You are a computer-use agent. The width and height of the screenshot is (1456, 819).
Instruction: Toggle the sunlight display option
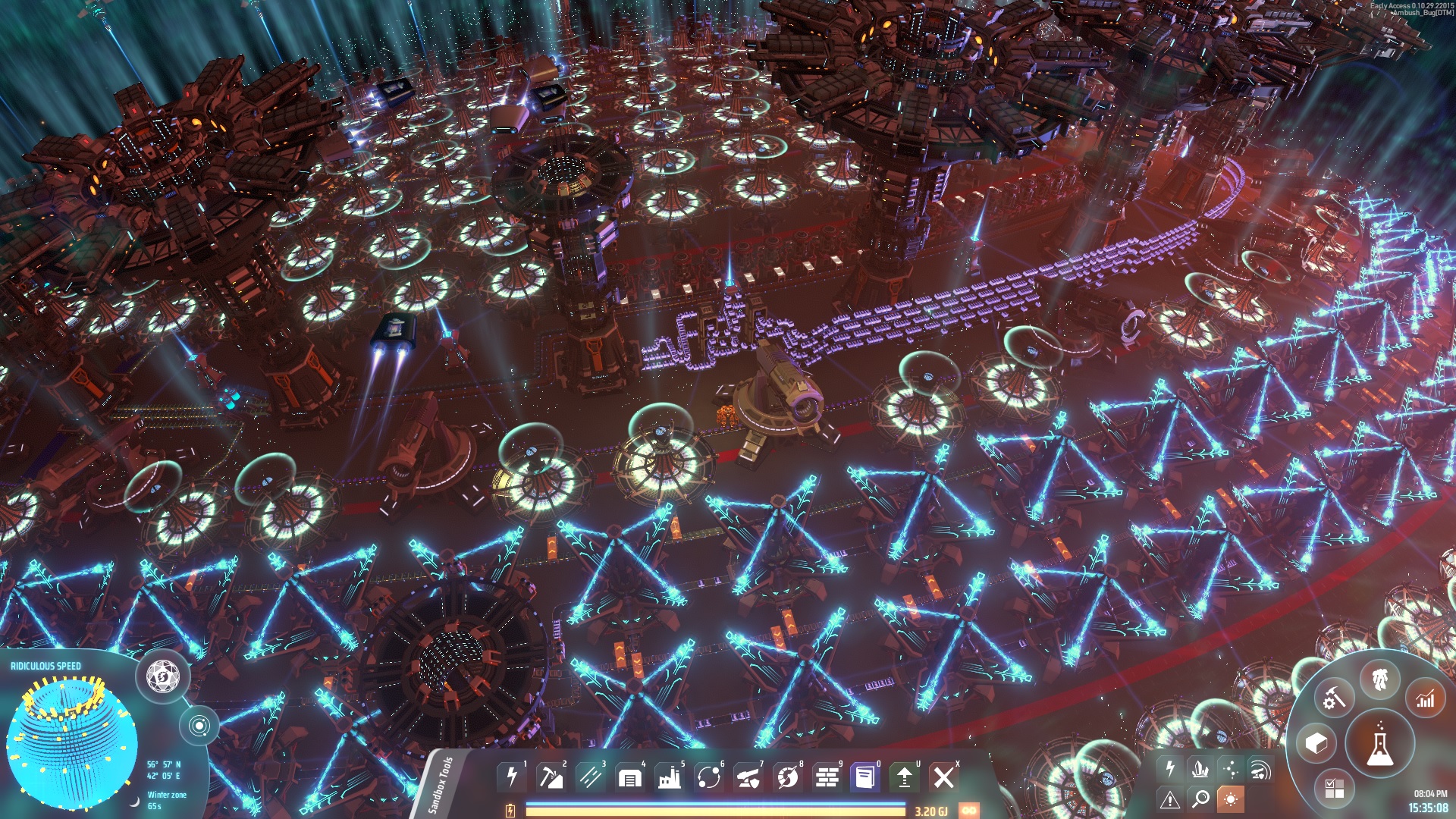tap(1231, 798)
